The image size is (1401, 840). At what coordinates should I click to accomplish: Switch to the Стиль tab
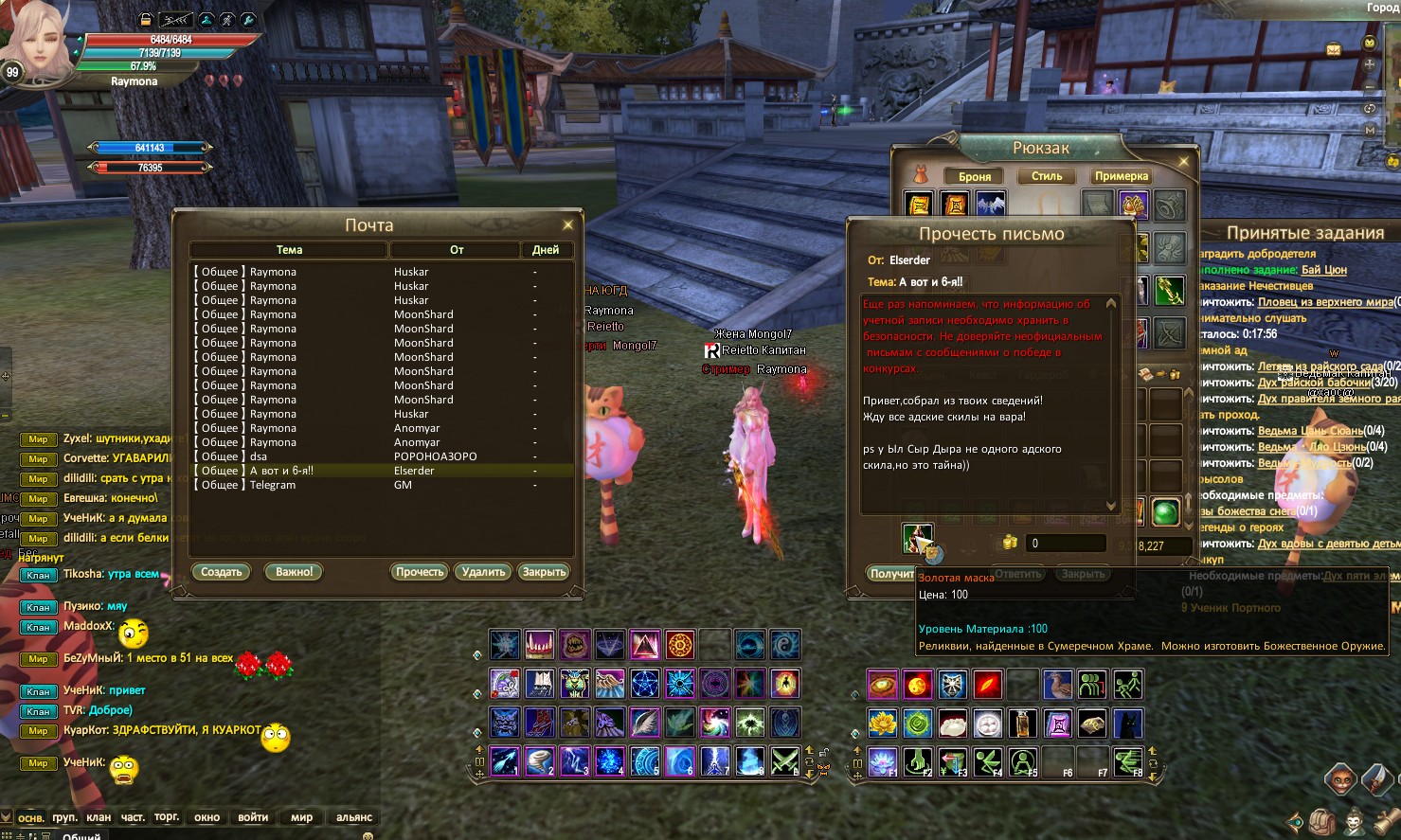[x=1047, y=176]
